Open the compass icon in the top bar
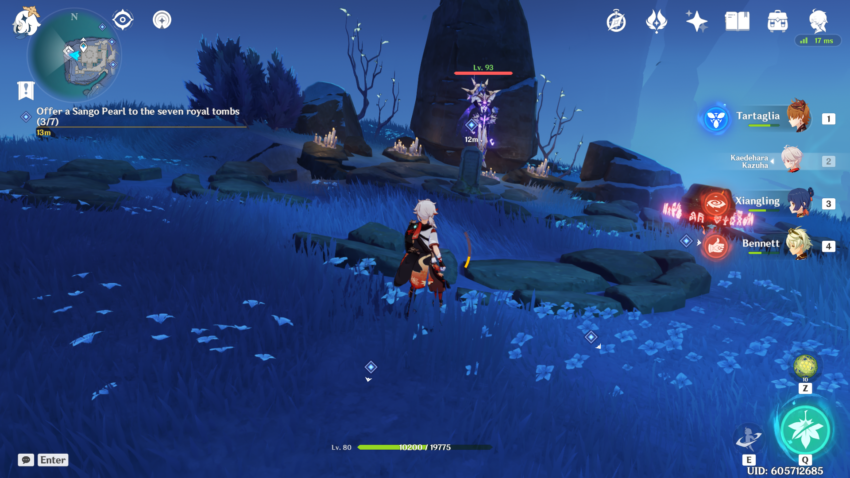 616,20
